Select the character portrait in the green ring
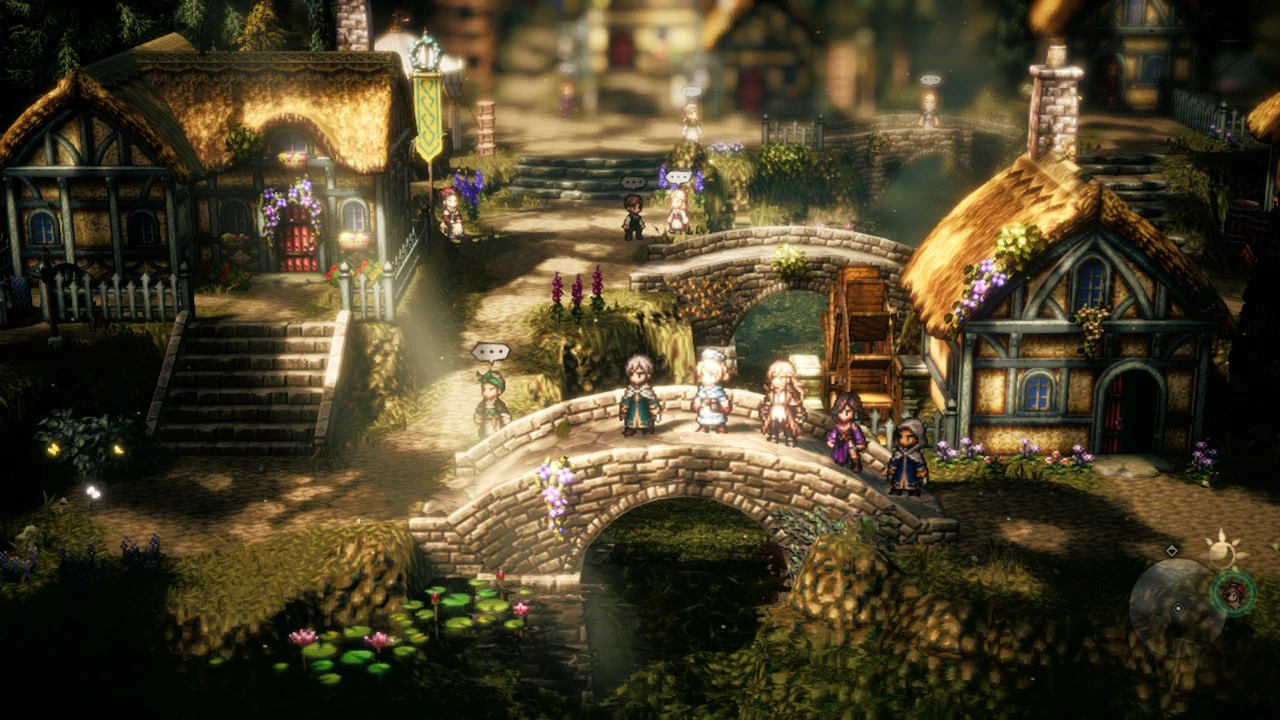 click(1234, 593)
